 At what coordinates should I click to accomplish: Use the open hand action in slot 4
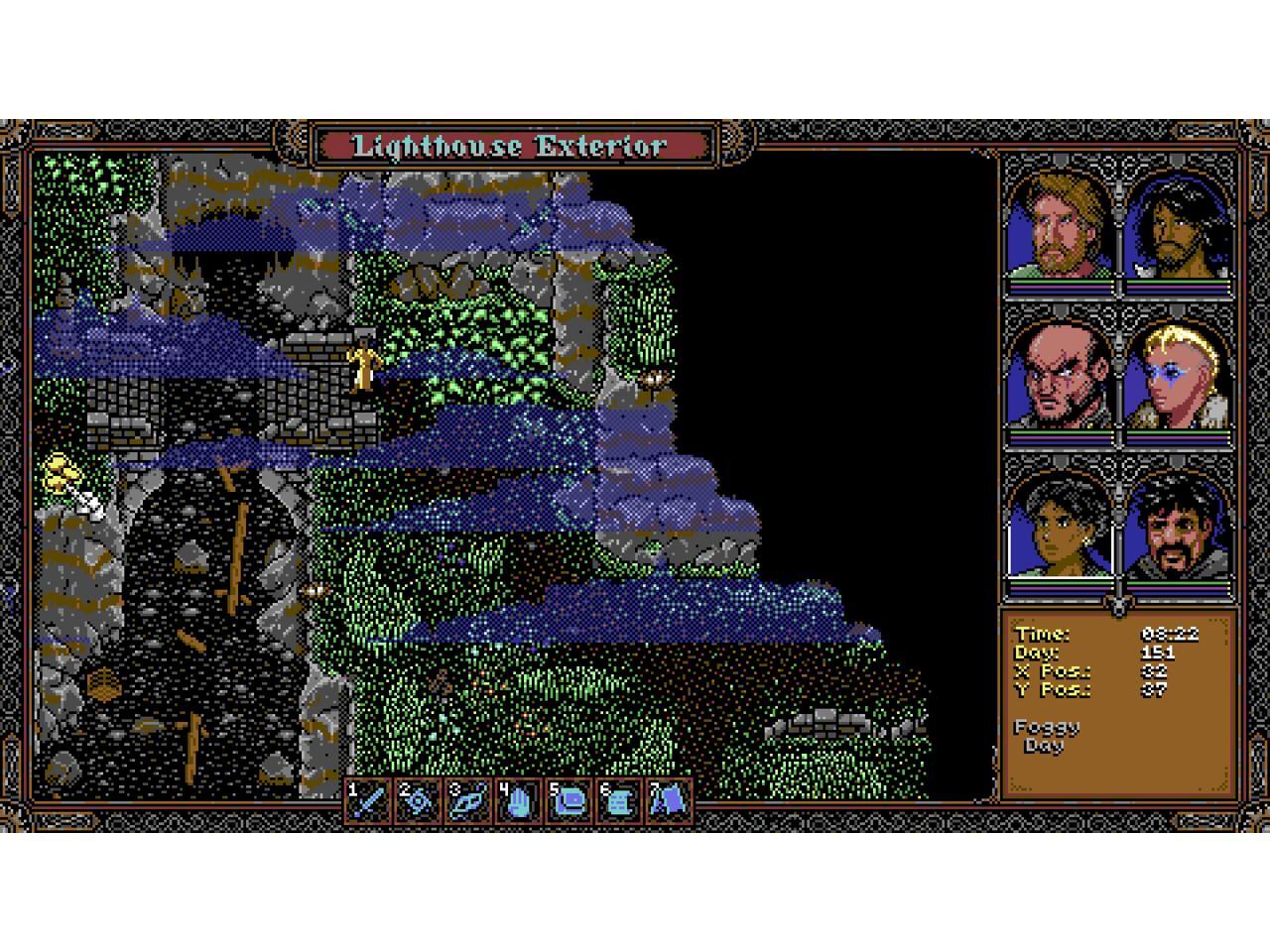[x=519, y=800]
